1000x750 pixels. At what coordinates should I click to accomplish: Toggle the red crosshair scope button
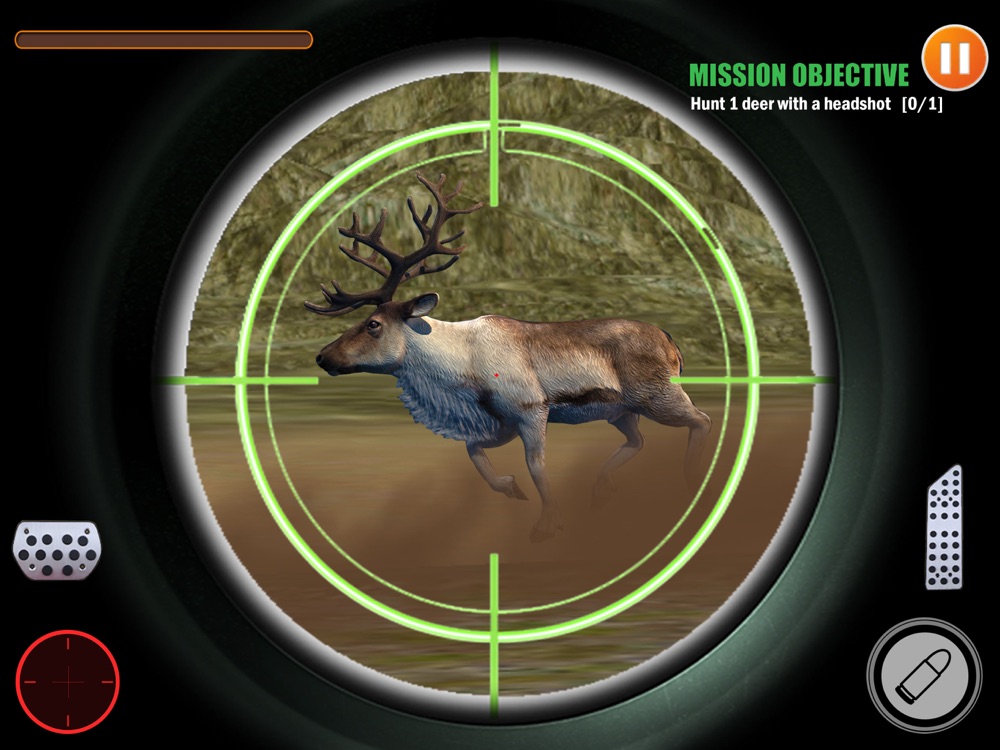pos(68,681)
